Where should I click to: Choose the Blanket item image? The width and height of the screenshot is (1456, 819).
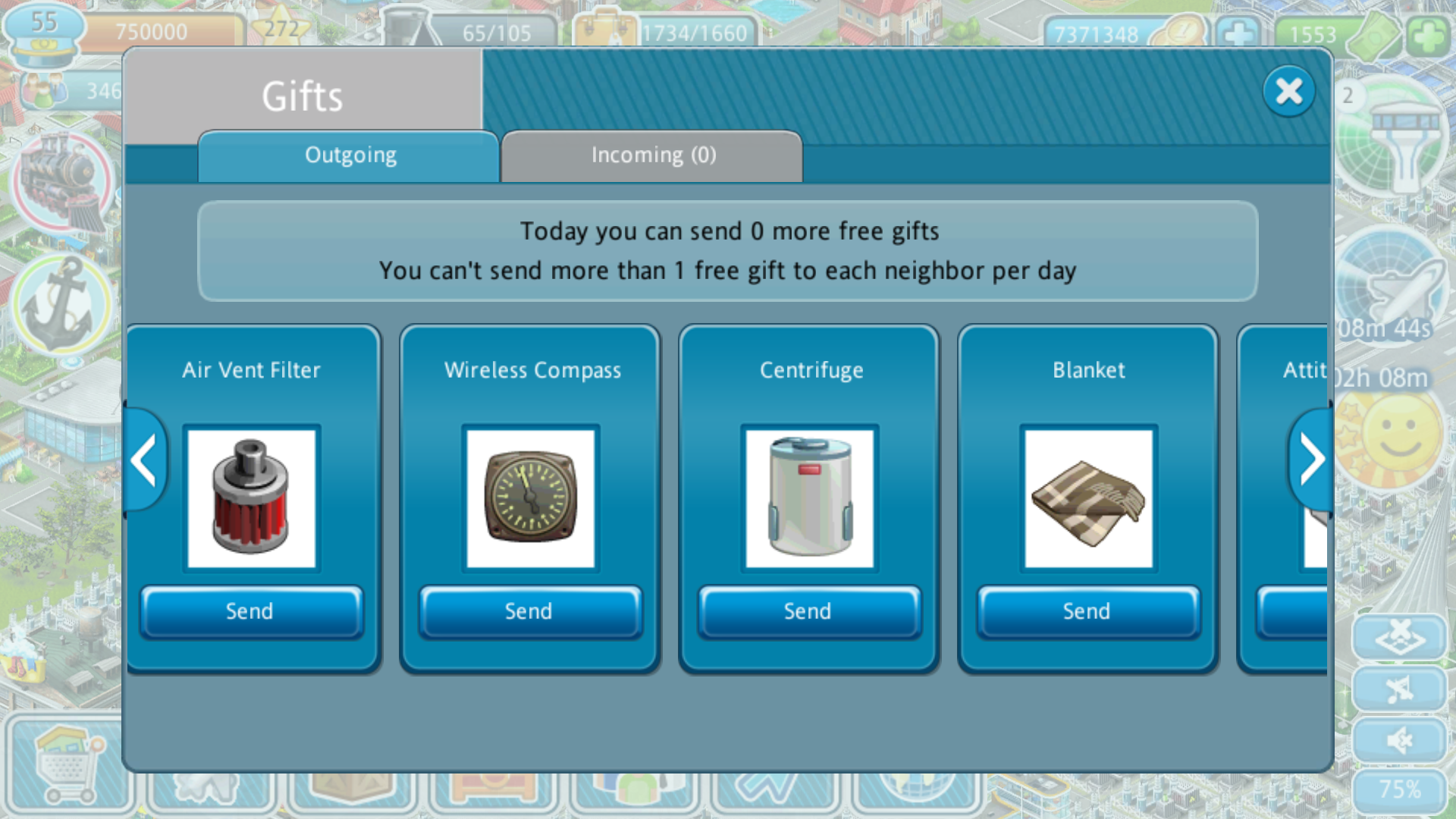tap(1088, 498)
